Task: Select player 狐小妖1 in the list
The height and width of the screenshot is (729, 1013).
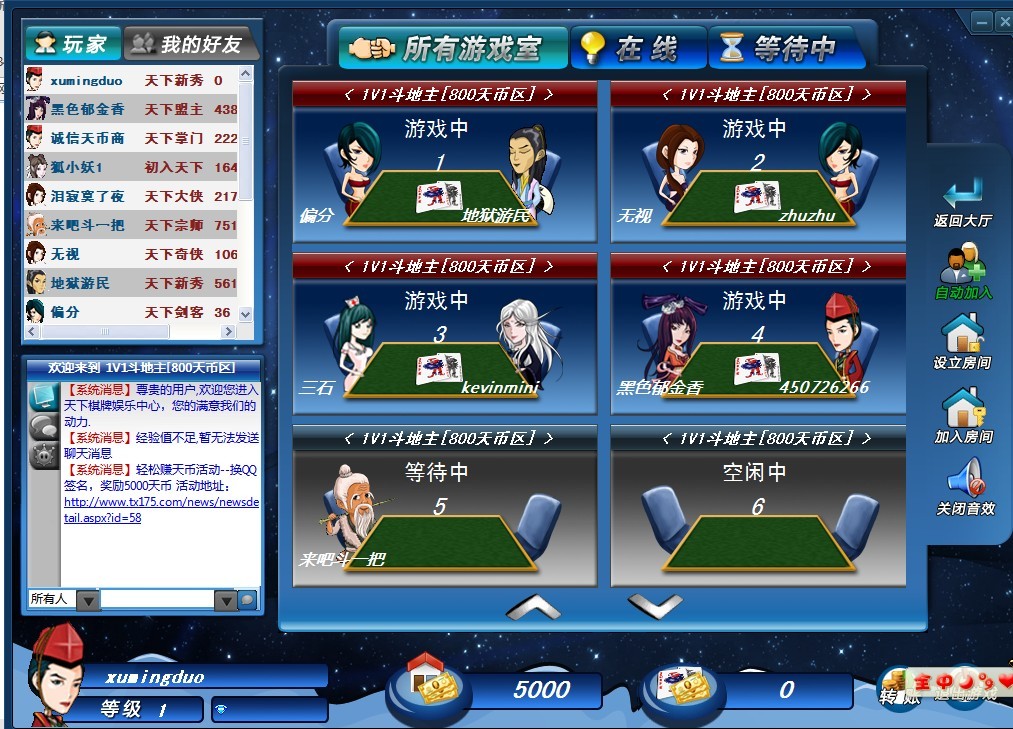Action: coord(77,167)
